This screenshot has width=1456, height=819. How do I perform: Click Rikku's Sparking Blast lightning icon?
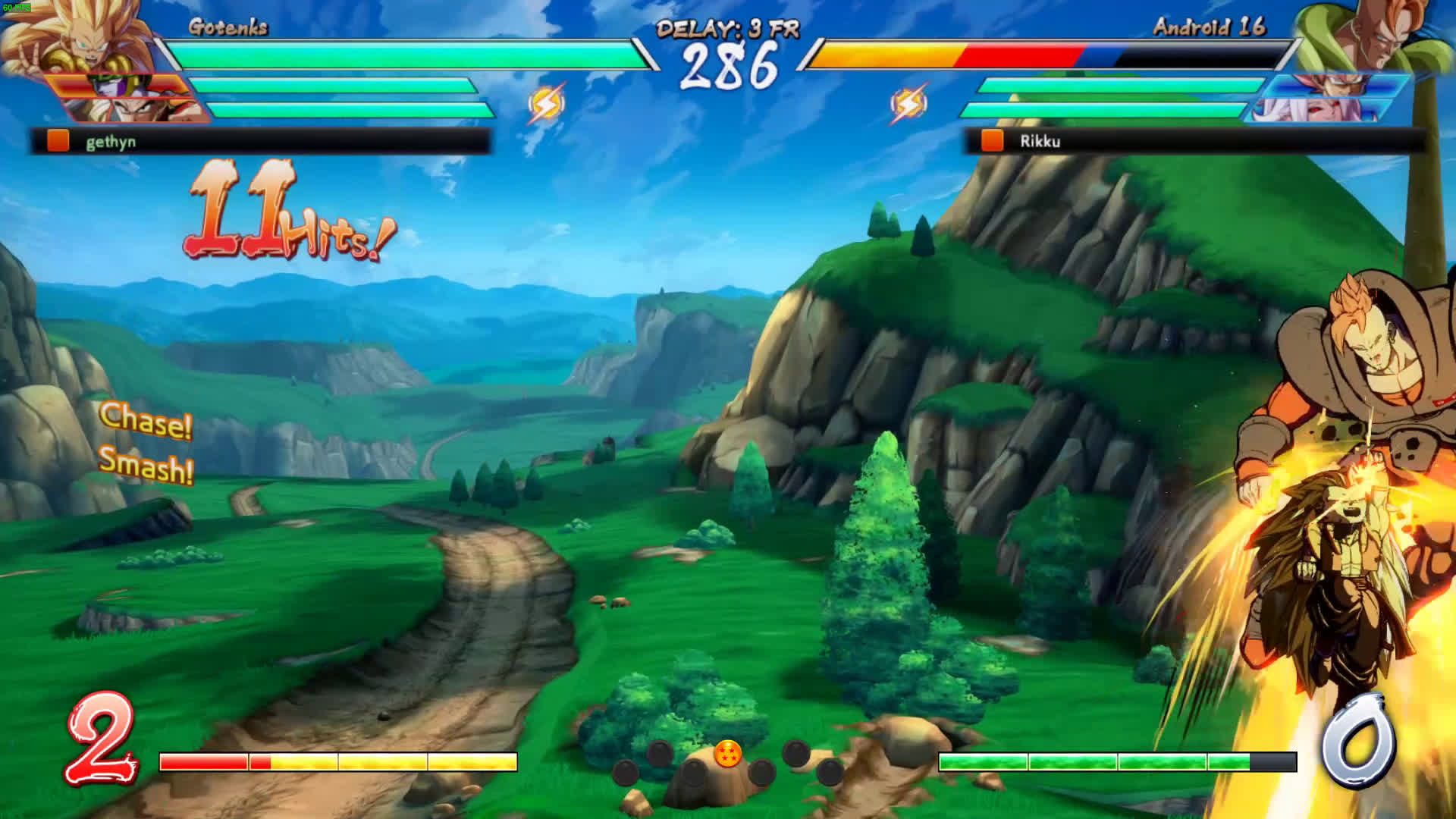(908, 104)
